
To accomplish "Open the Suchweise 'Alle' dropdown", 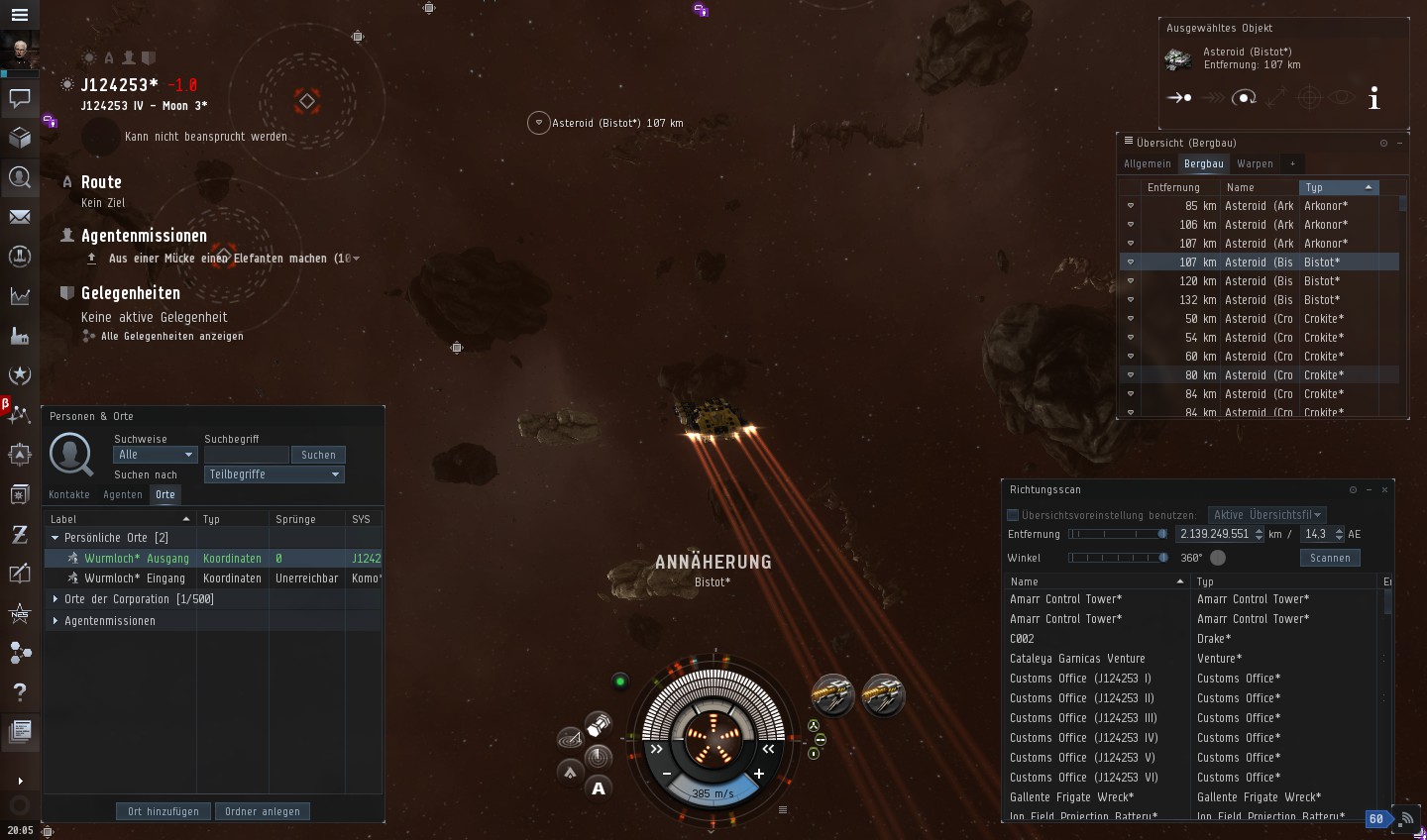I will click(x=156, y=455).
